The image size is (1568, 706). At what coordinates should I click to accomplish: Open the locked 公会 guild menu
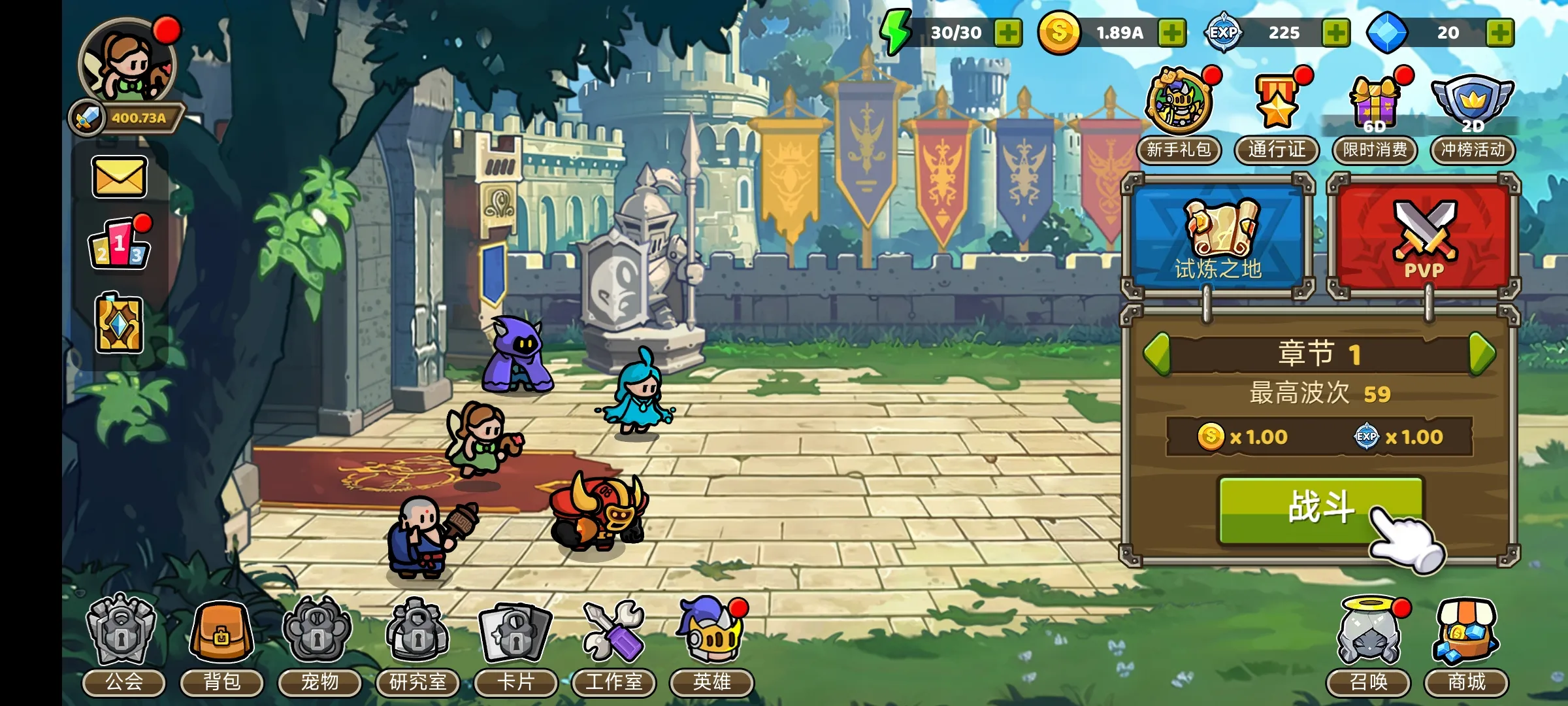pyautogui.click(x=123, y=644)
